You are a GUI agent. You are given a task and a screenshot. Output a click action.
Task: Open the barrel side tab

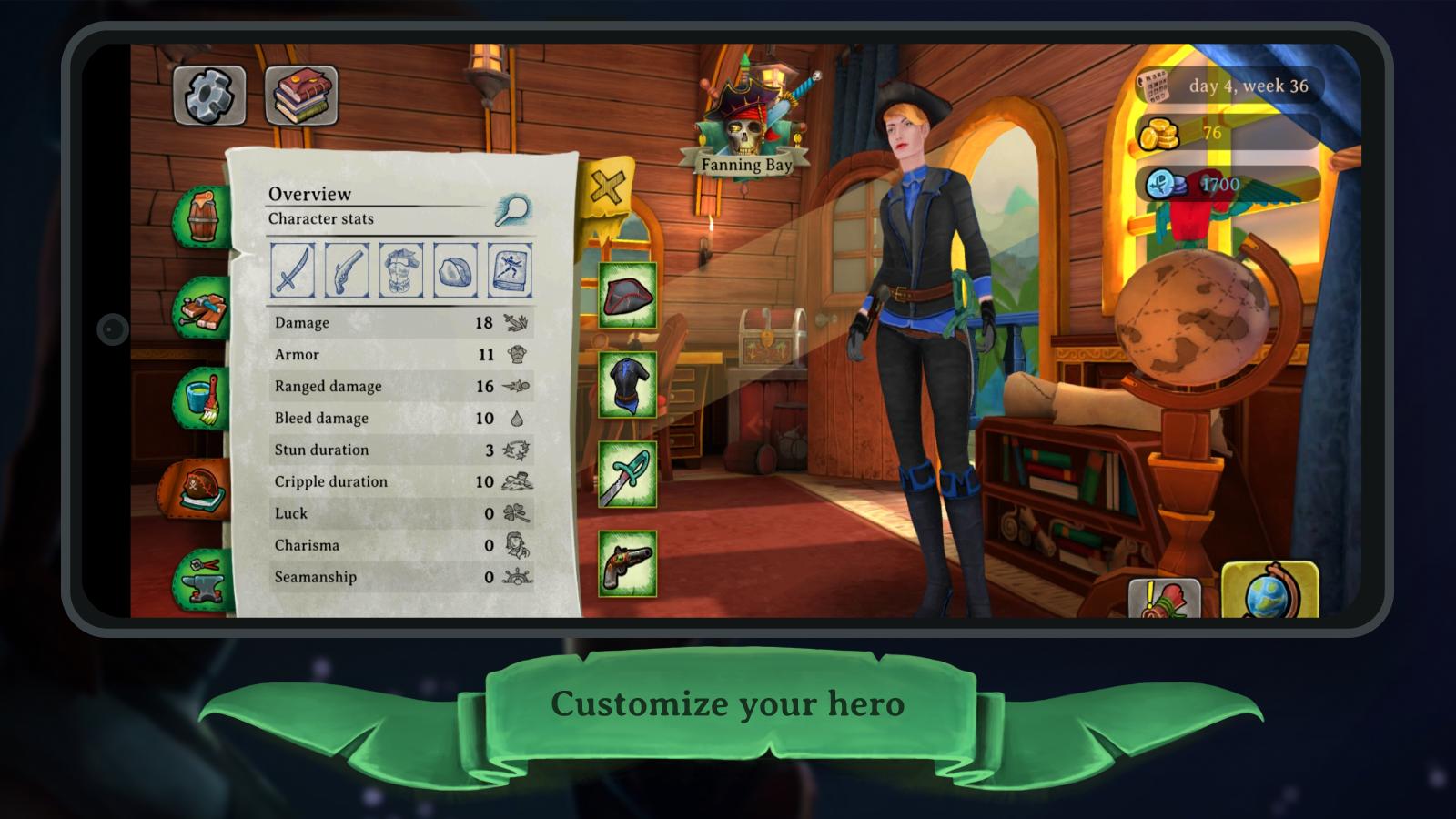tap(204, 218)
